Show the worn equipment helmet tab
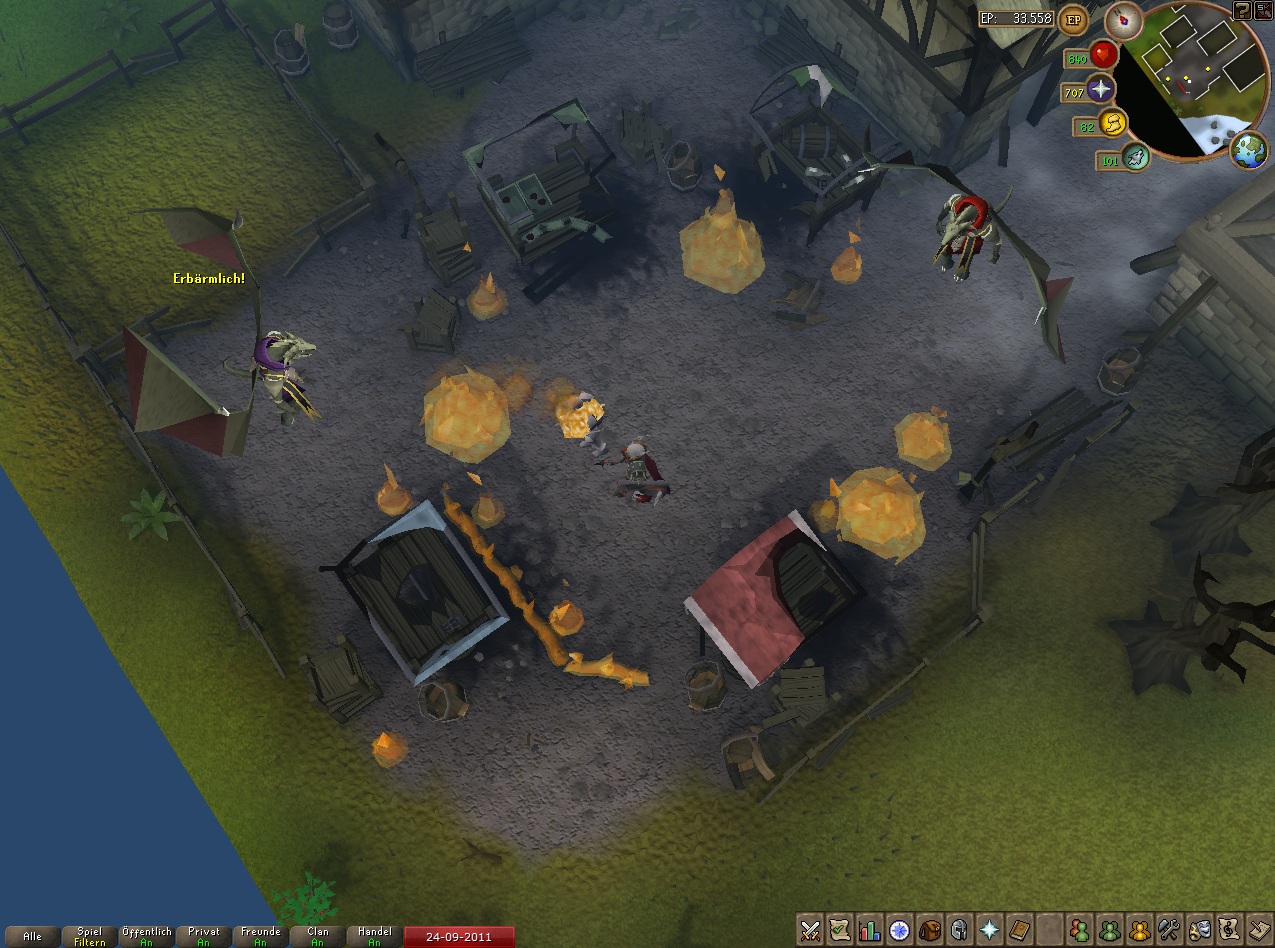The image size is (1275, 948). point(959,930)
